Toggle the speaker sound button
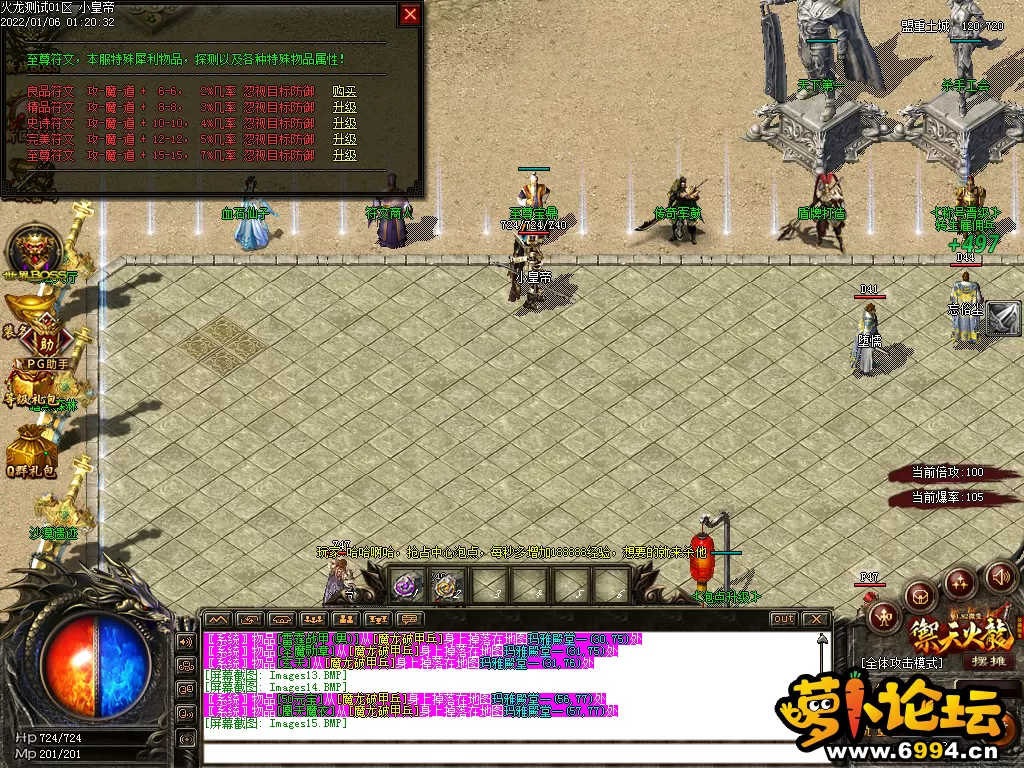 [1000, 577]
